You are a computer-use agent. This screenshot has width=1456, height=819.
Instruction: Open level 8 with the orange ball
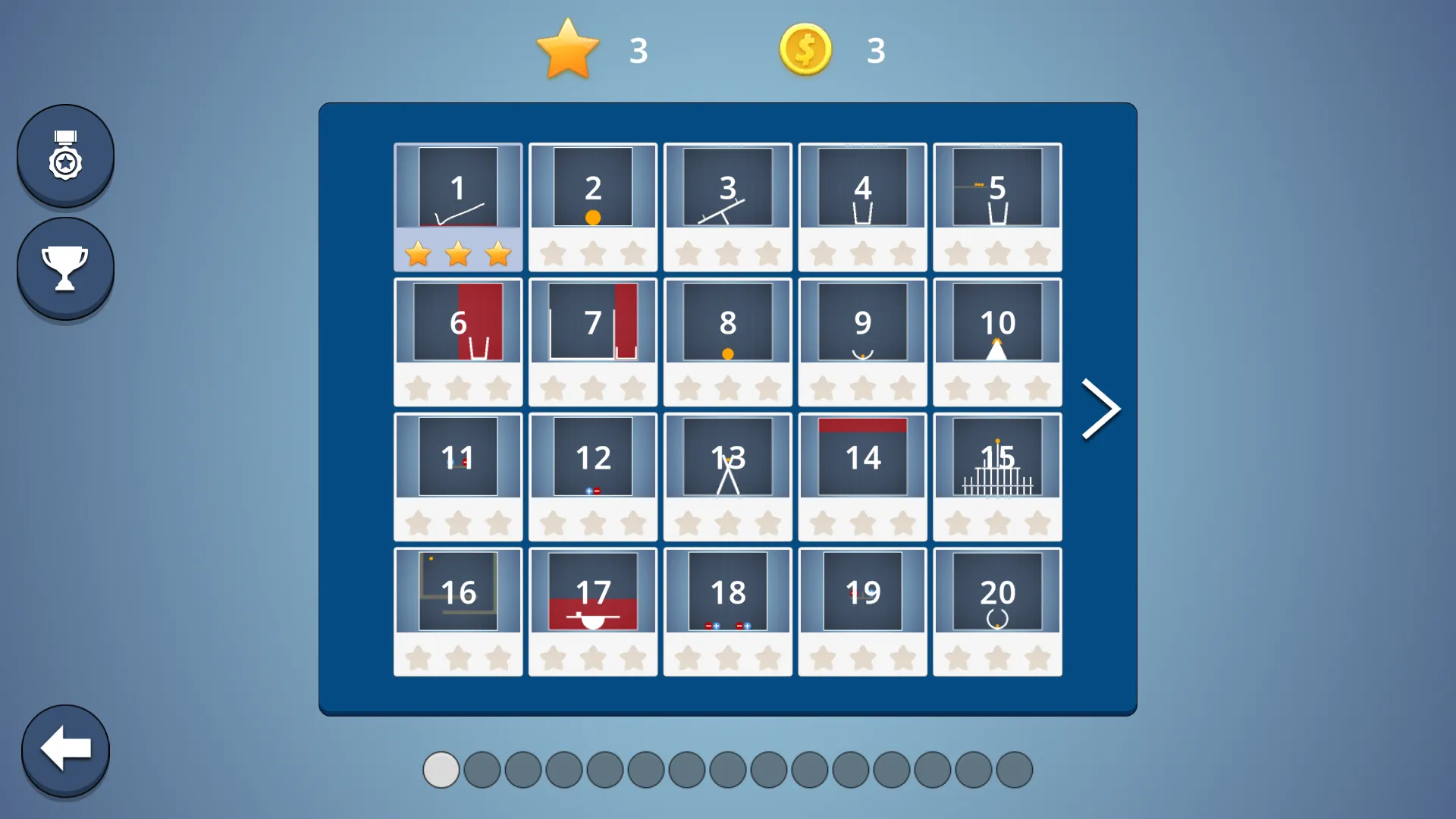(727, 322)
